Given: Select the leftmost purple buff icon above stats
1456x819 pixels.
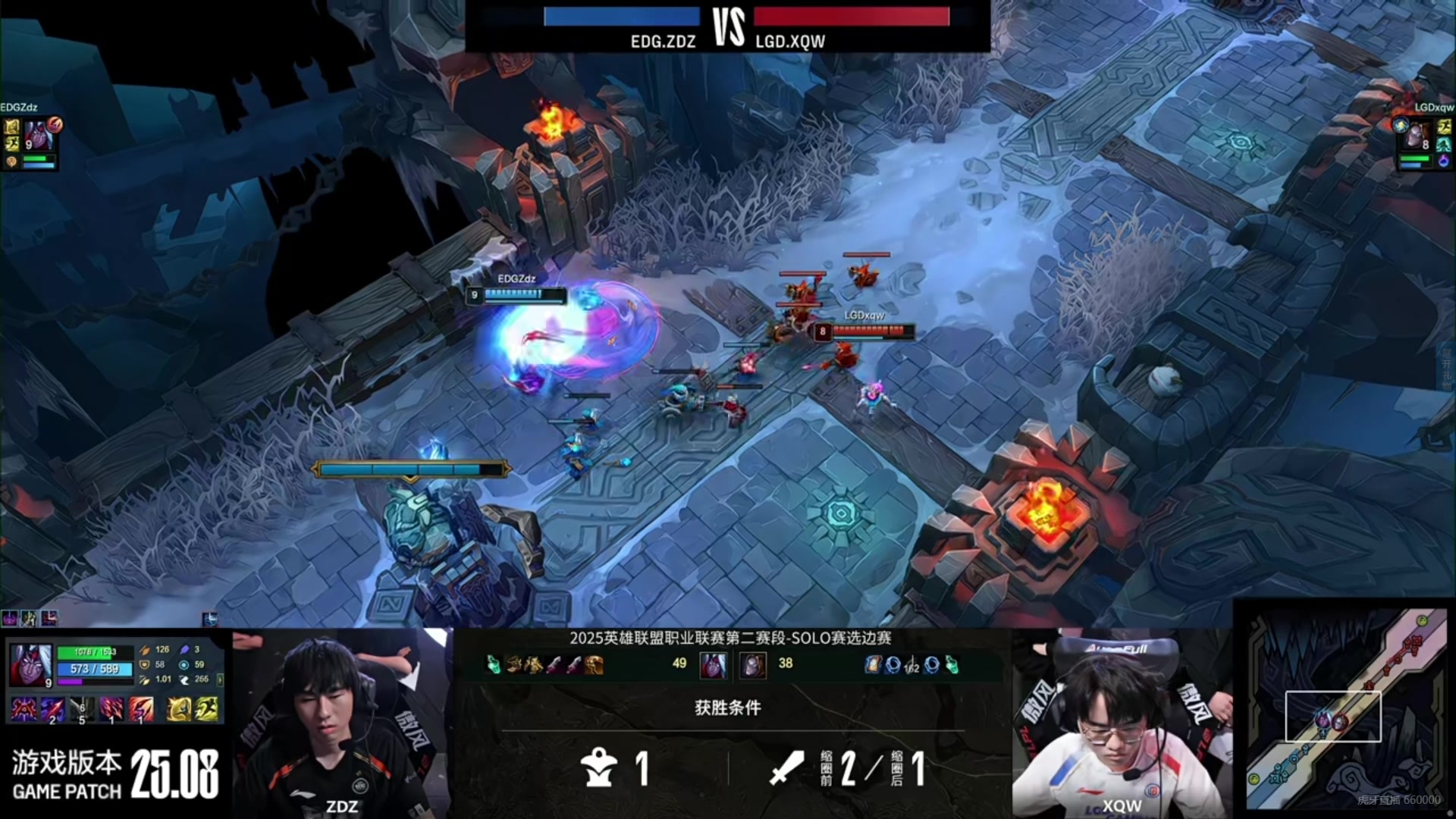Looking at the screenshot, I should pyautogui.click(x=10, y=619).
